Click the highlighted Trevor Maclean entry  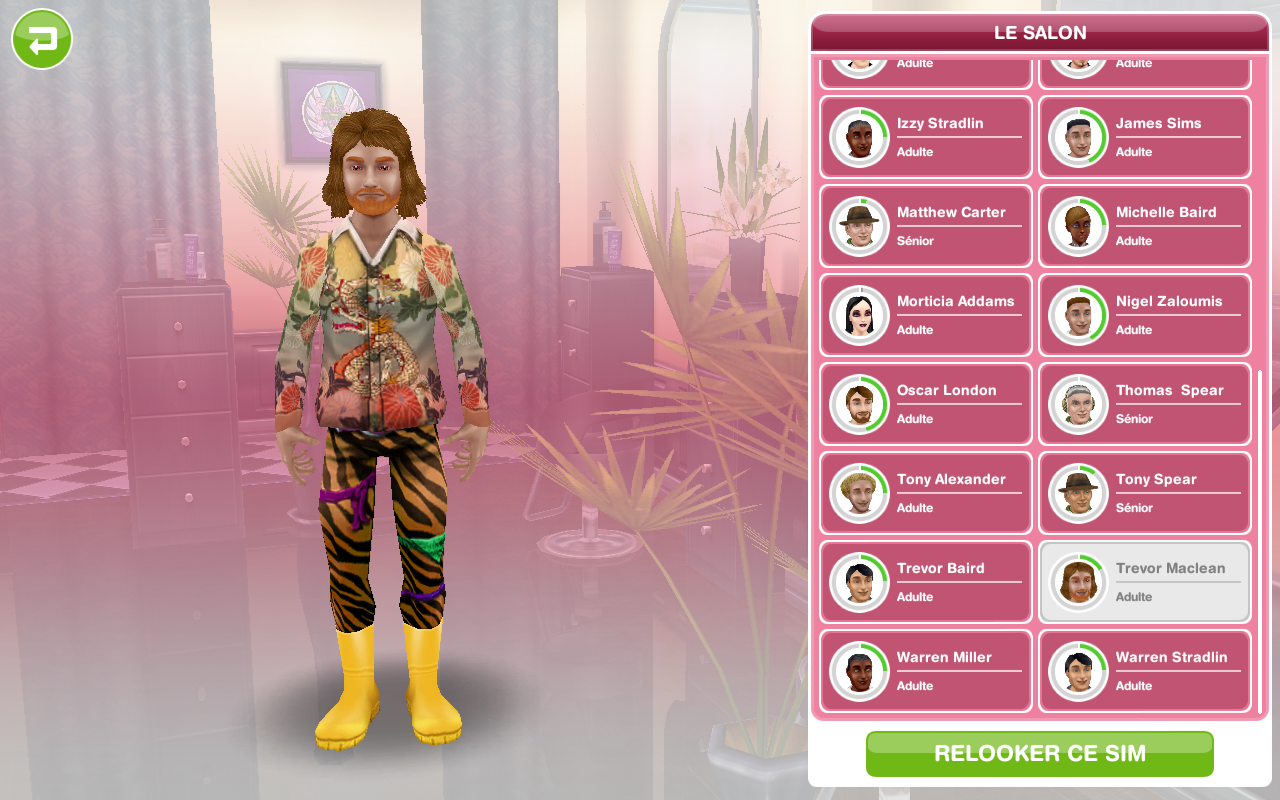(1144, 582)
